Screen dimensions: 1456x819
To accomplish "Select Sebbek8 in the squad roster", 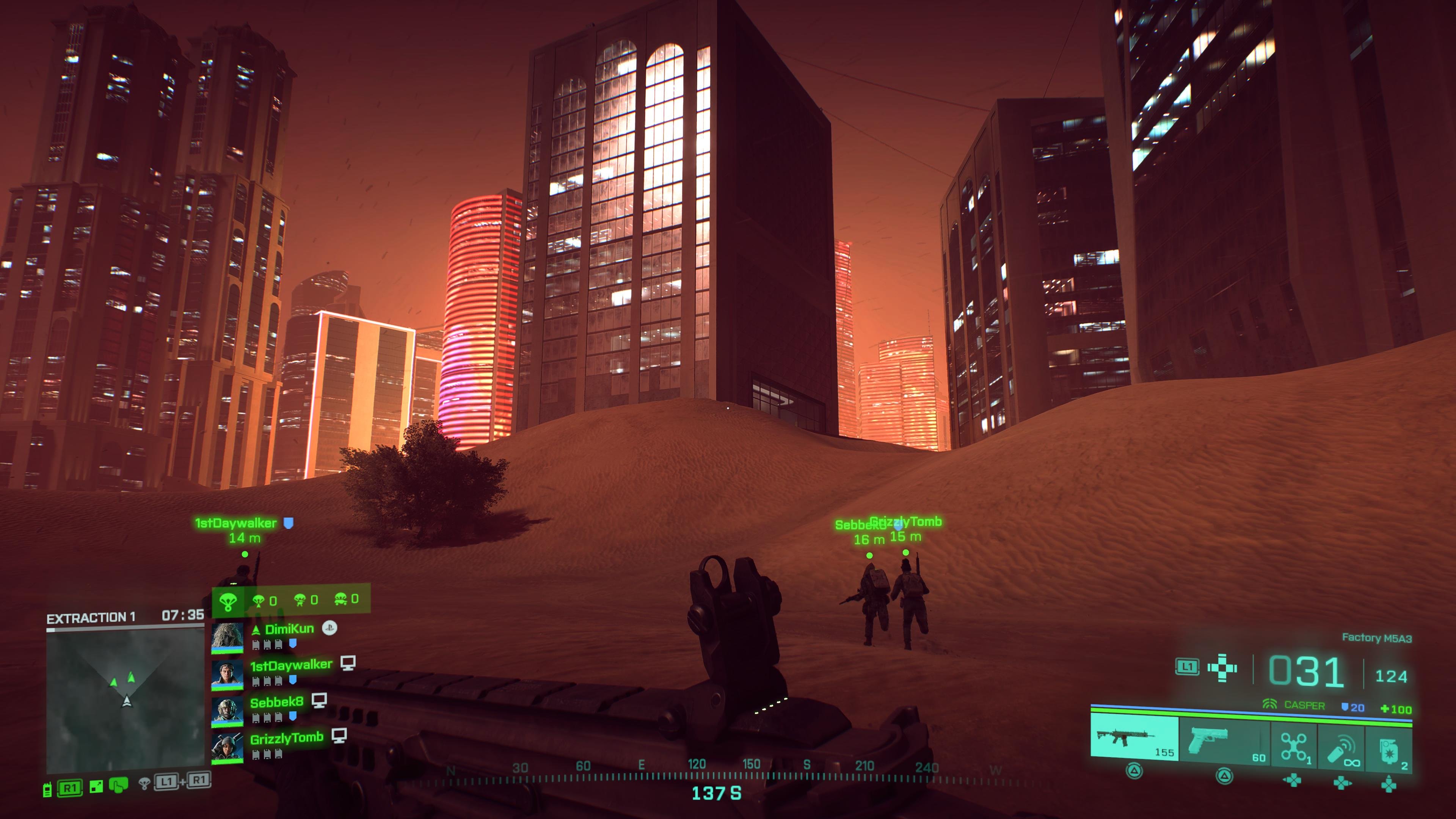I will pyautogui.click(x=277, y=703).
